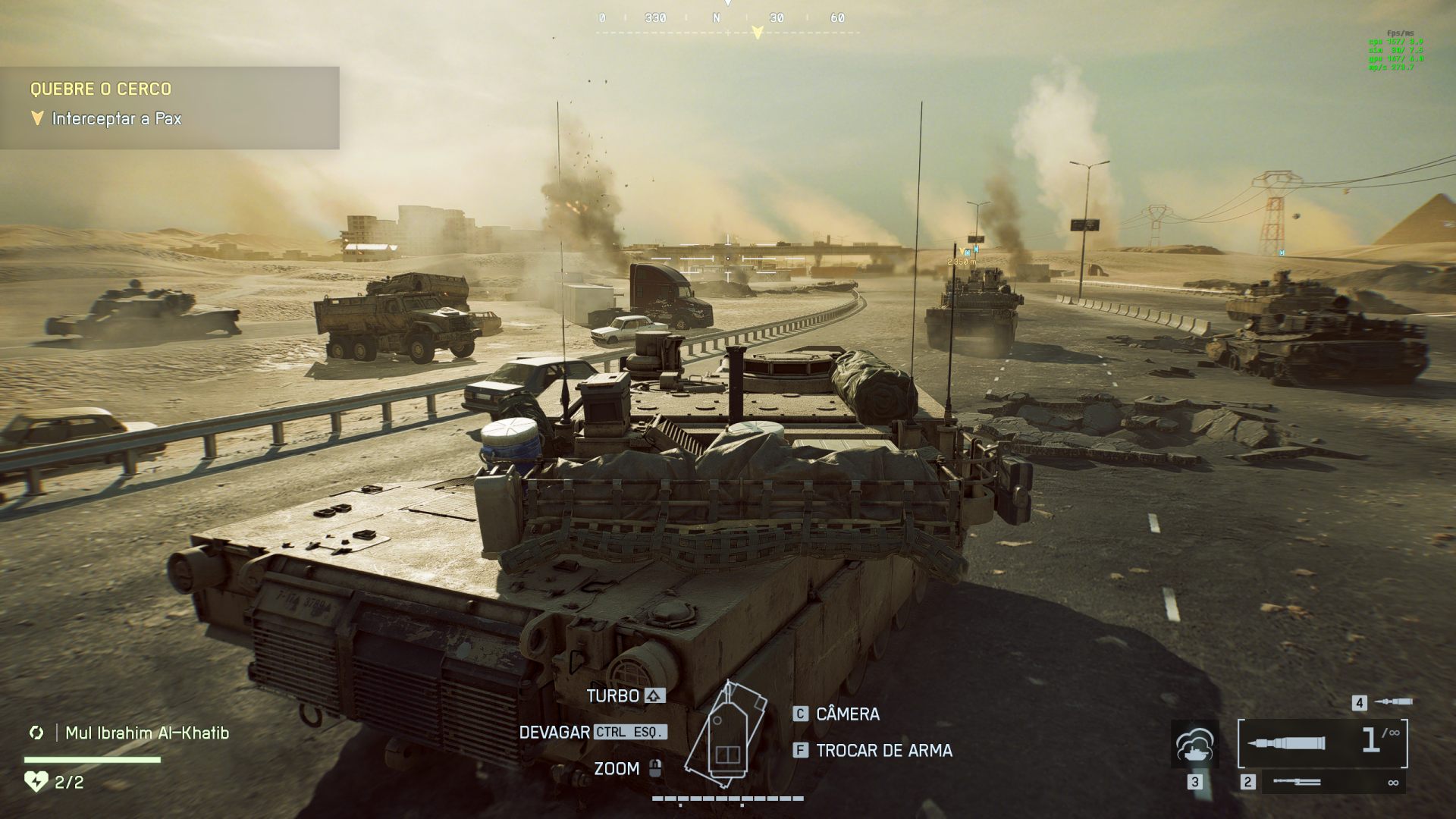Select the APFSDS round in slot 4
Screen dimensions: 1456x819
1394,702
